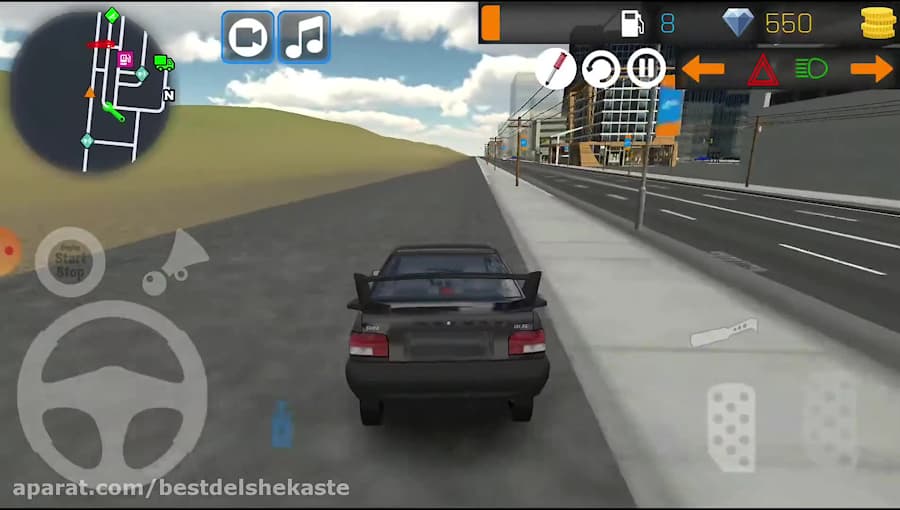The height and width of the screenshot is (510, 900).
Task: Pull the handbrake lever icon
Action: coord(724,332)
